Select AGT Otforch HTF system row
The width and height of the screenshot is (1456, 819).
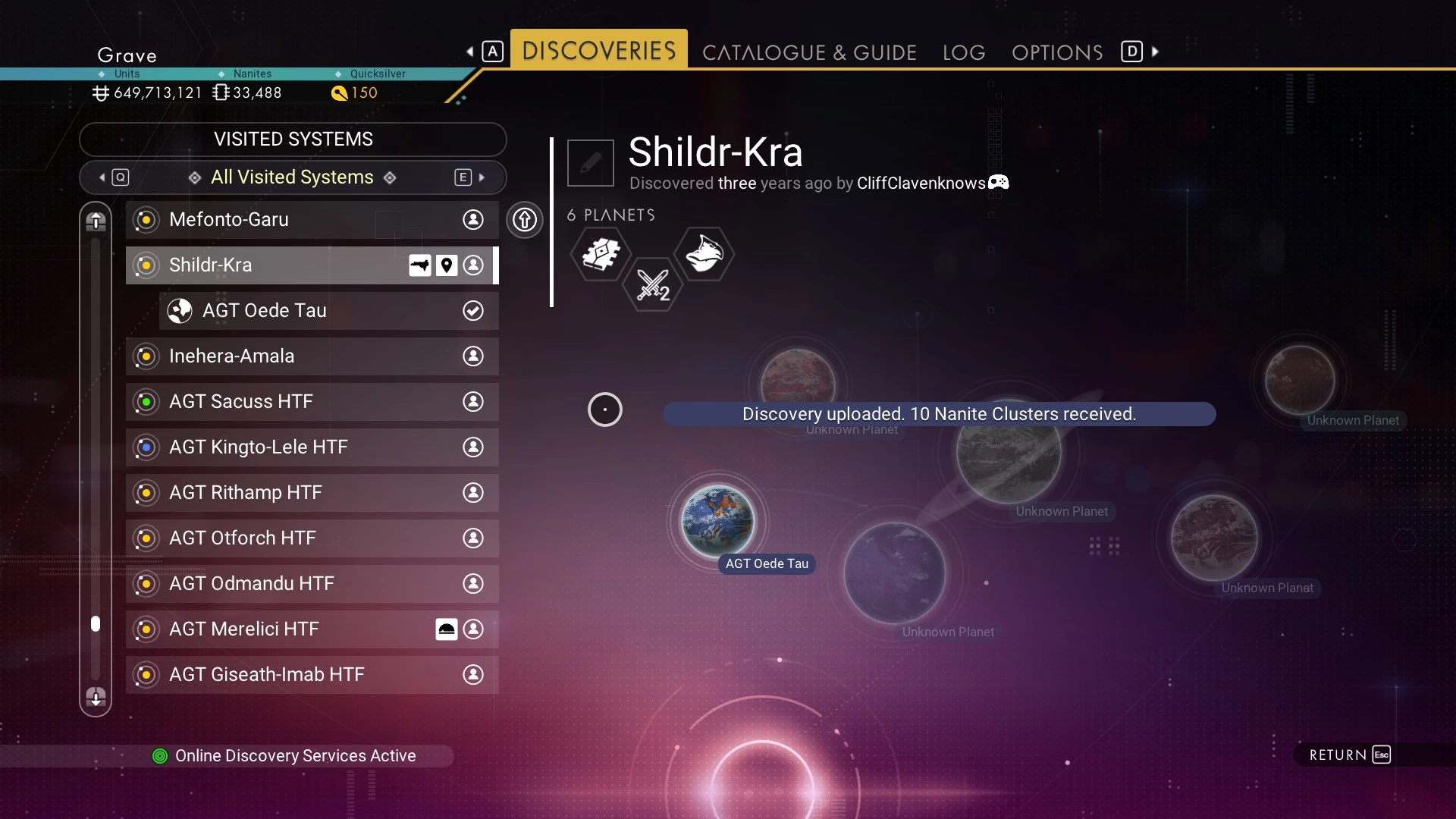(312, 538)
